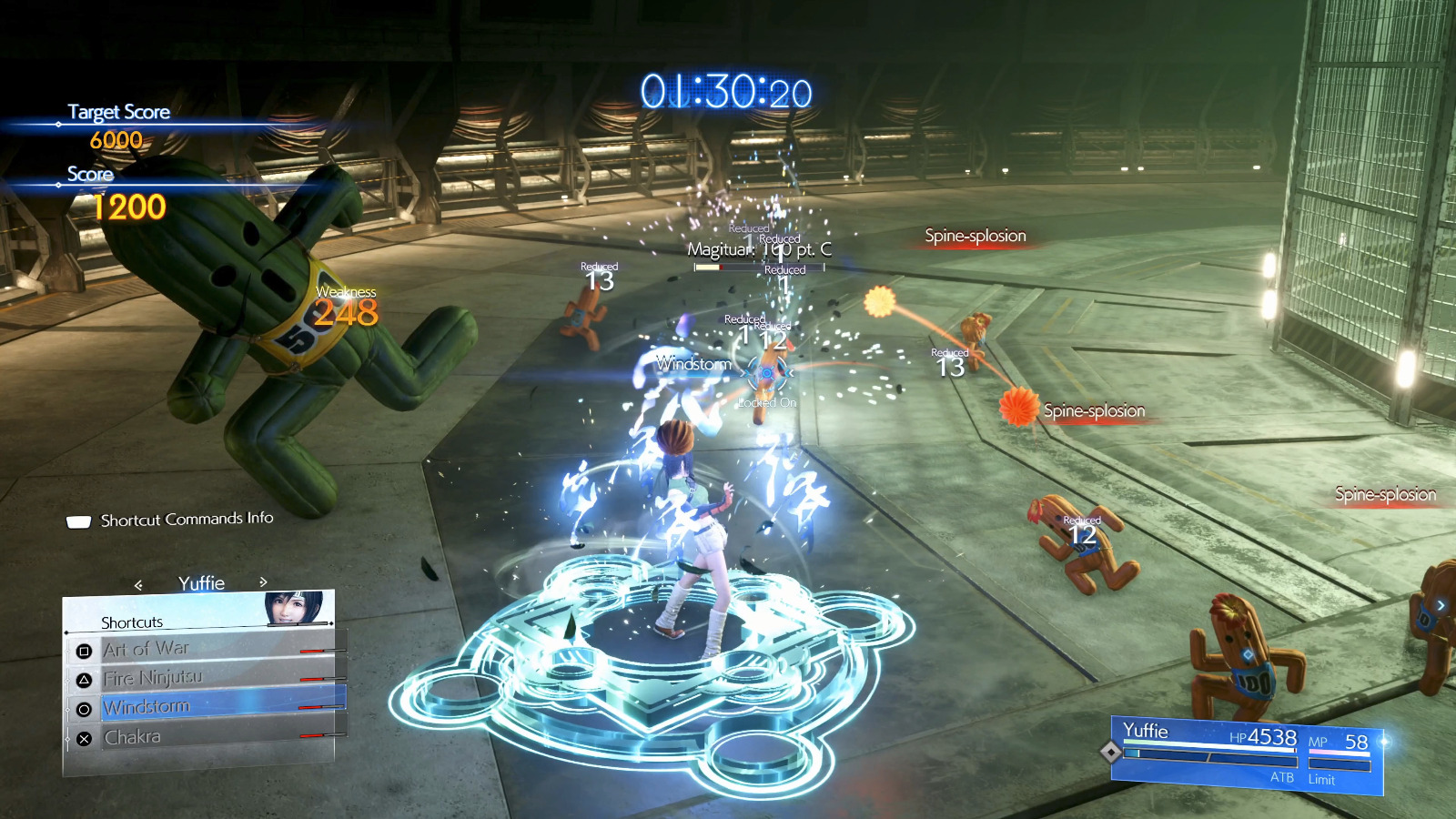Switch to the next character with the right arrow
The image size is (1456, 819).
point(263,581)
